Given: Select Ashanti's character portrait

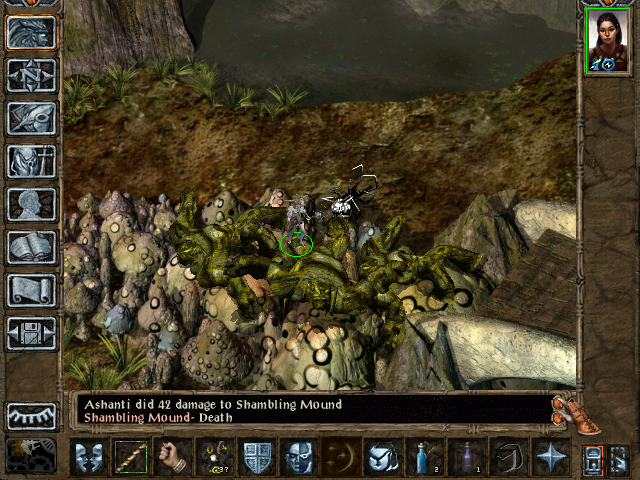Looking at the screenshot, I should [x=607, y=43].
